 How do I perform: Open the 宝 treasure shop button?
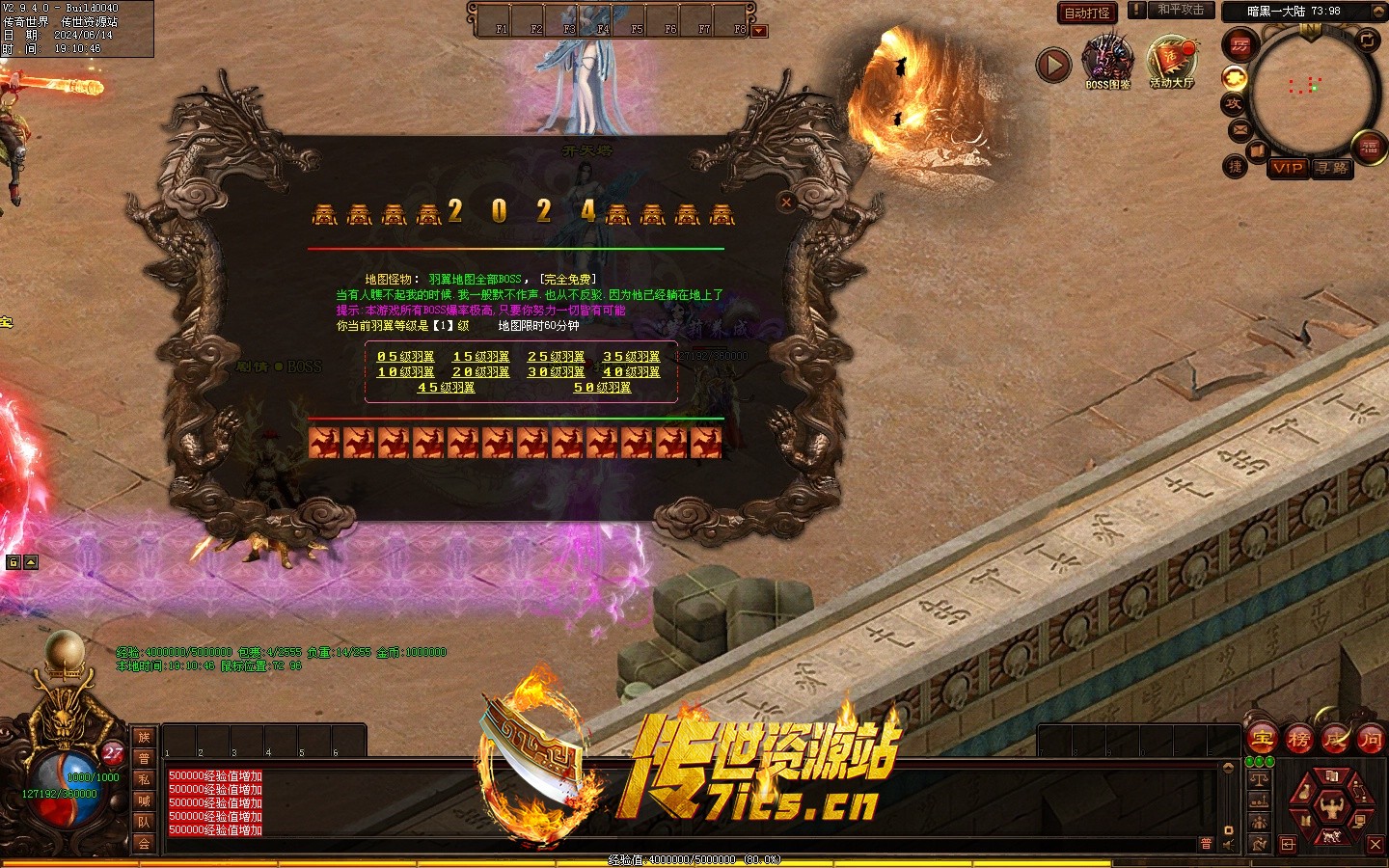(1262, 741)
